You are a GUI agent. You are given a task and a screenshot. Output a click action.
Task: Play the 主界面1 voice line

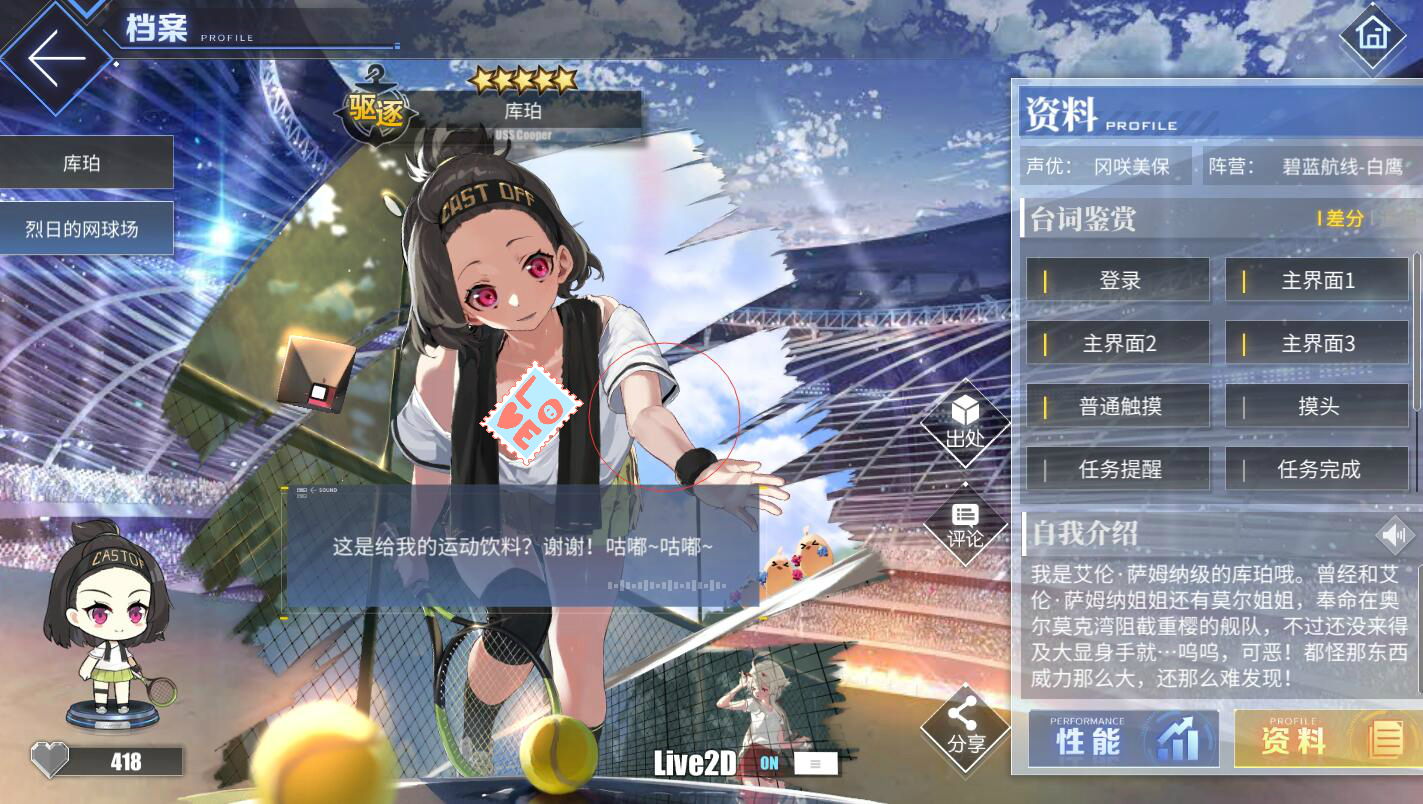[1317, 281]
